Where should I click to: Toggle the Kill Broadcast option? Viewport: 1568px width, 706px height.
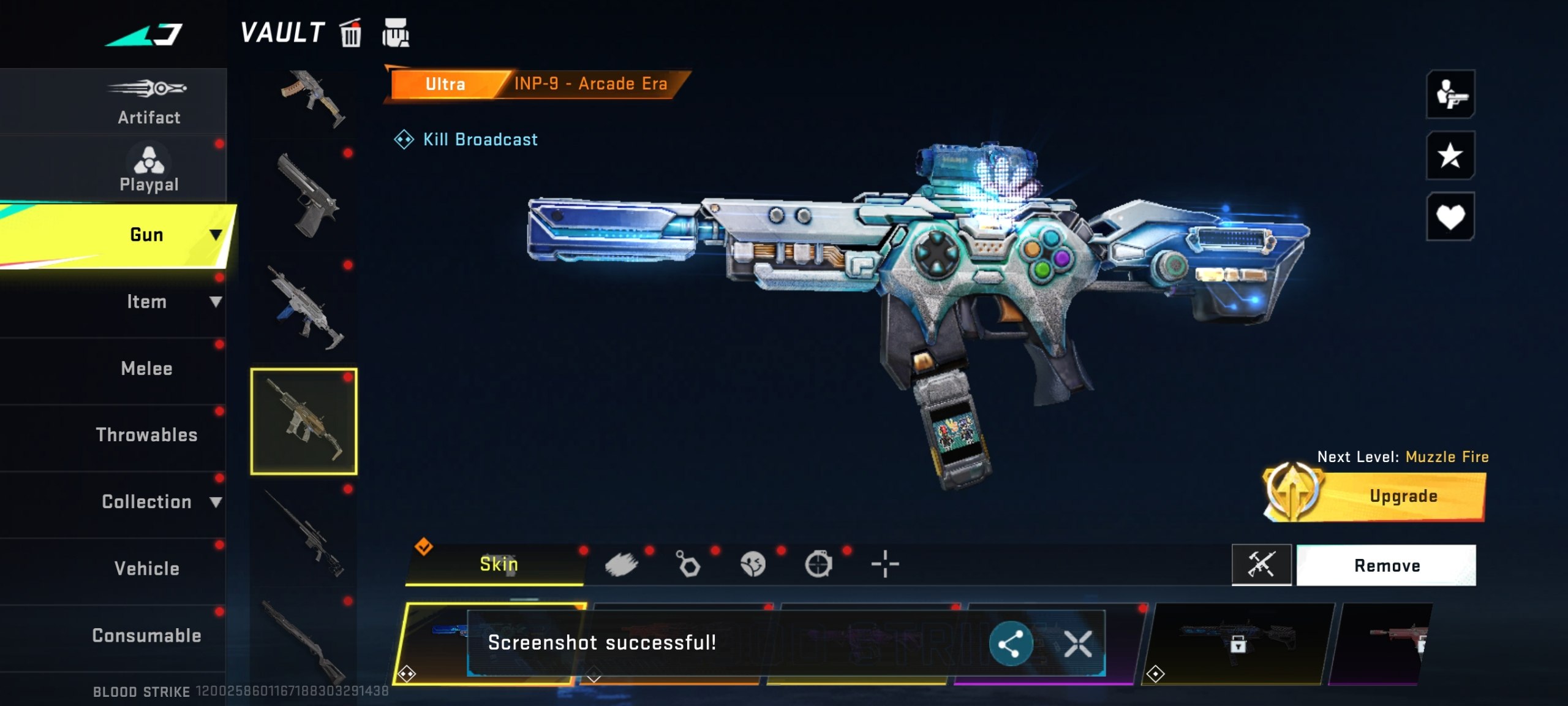coord(467,140)
